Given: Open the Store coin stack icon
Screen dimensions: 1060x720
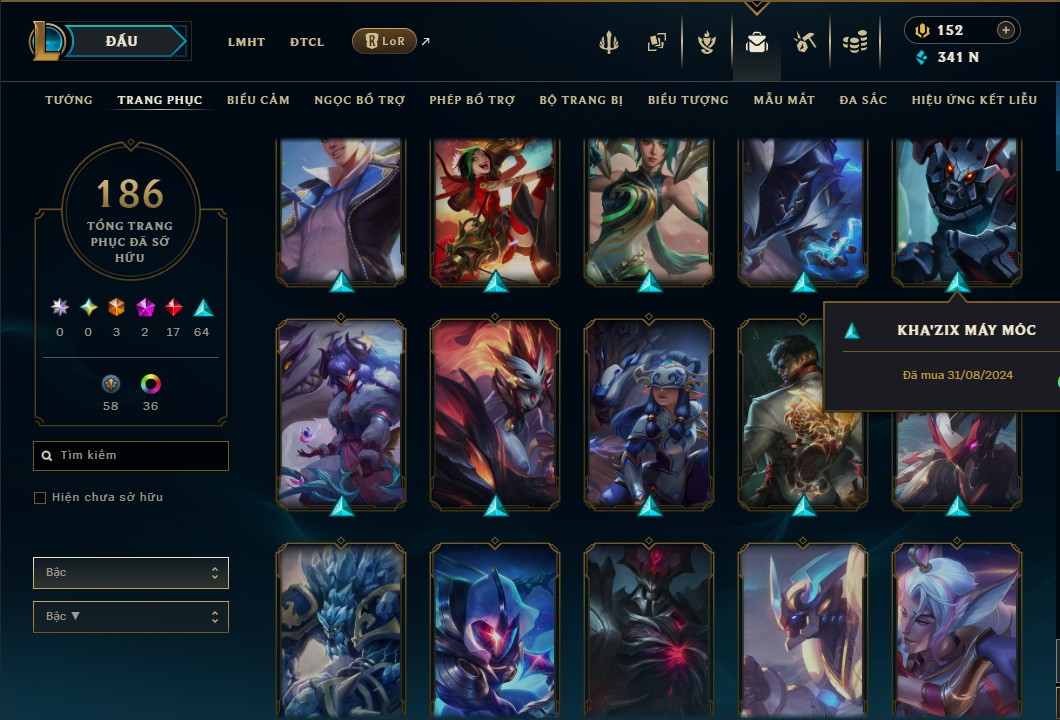Looking at the screenshot, I should (854, 42).
